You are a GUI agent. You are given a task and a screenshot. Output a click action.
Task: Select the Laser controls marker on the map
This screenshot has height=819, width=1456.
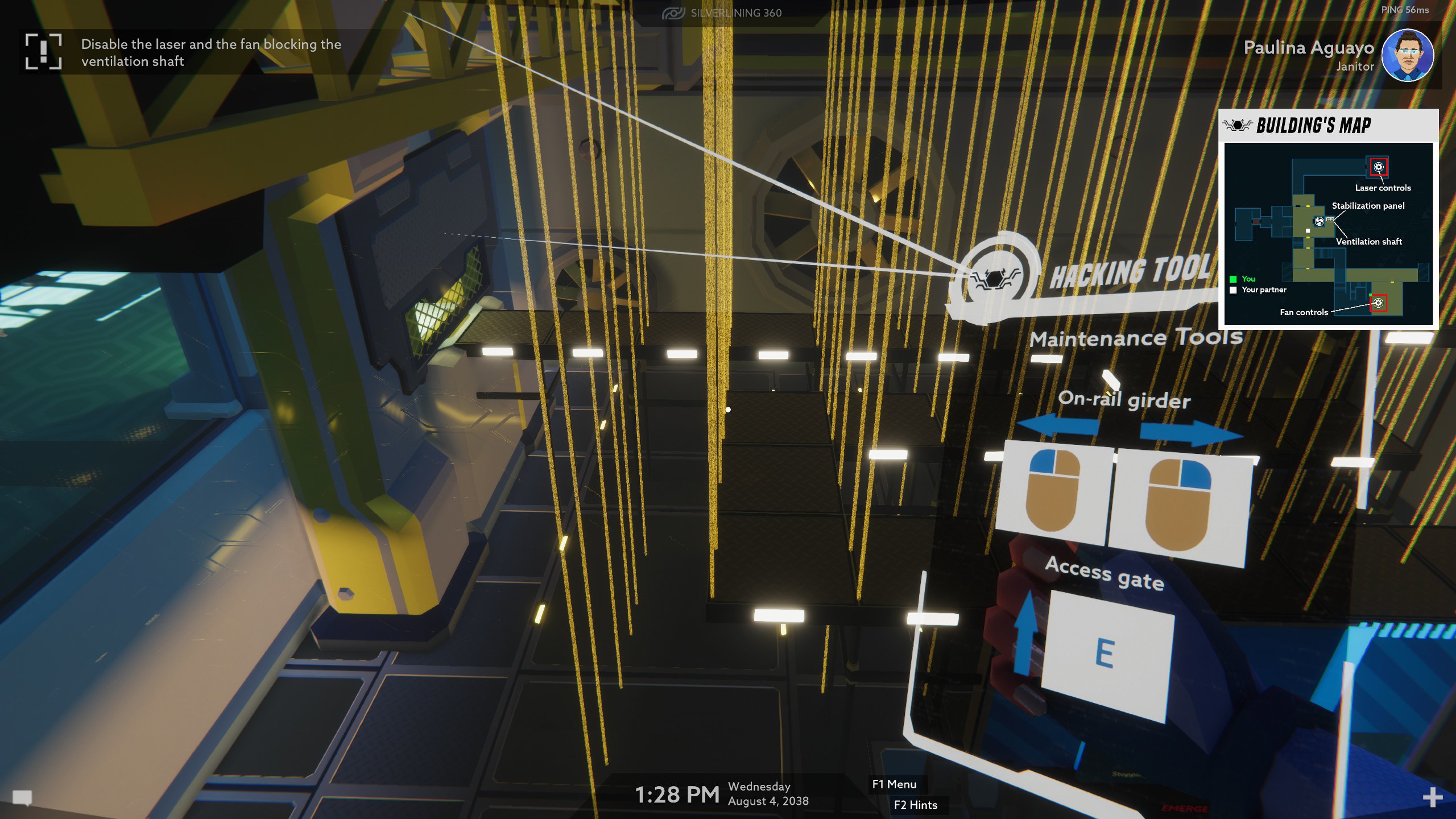pos(1378,167)
